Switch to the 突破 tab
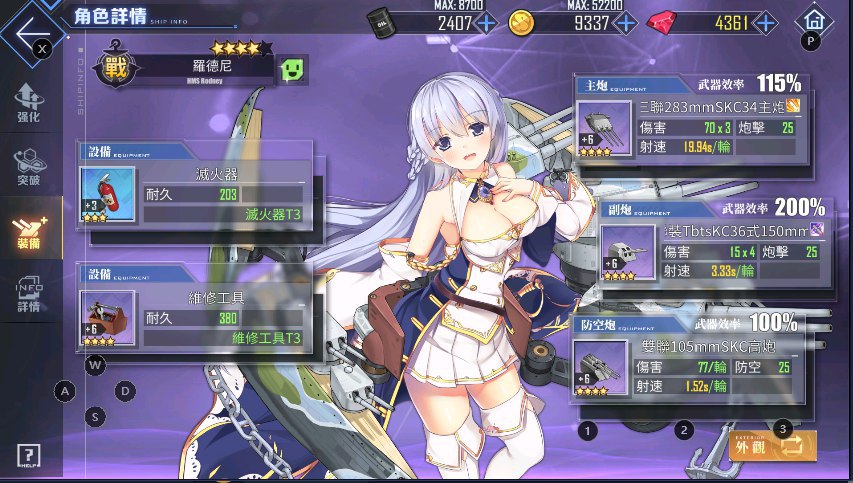The width and height of the screenshot is (853, 483). (x=29, y=167)
